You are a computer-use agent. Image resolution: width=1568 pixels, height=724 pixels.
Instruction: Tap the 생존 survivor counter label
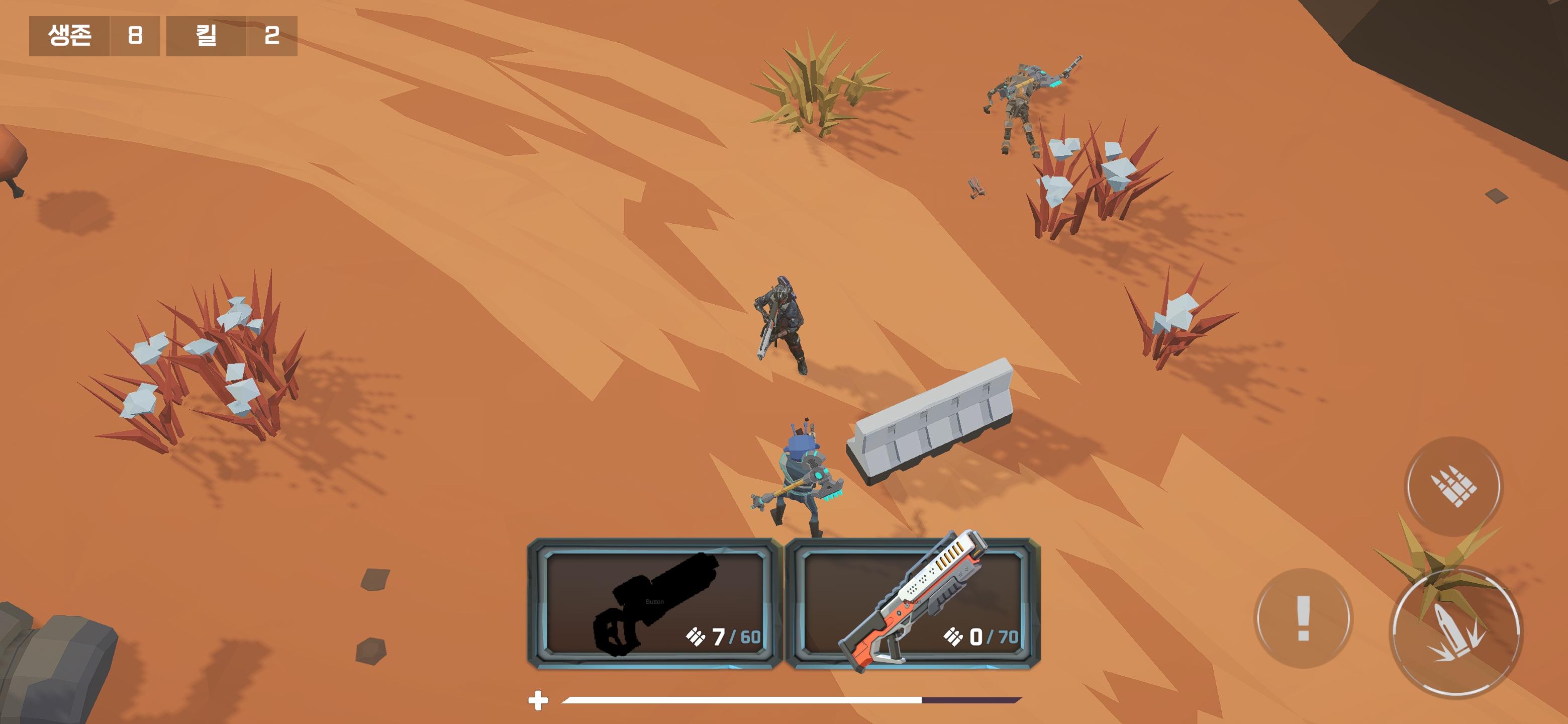[x=68, y=37]
